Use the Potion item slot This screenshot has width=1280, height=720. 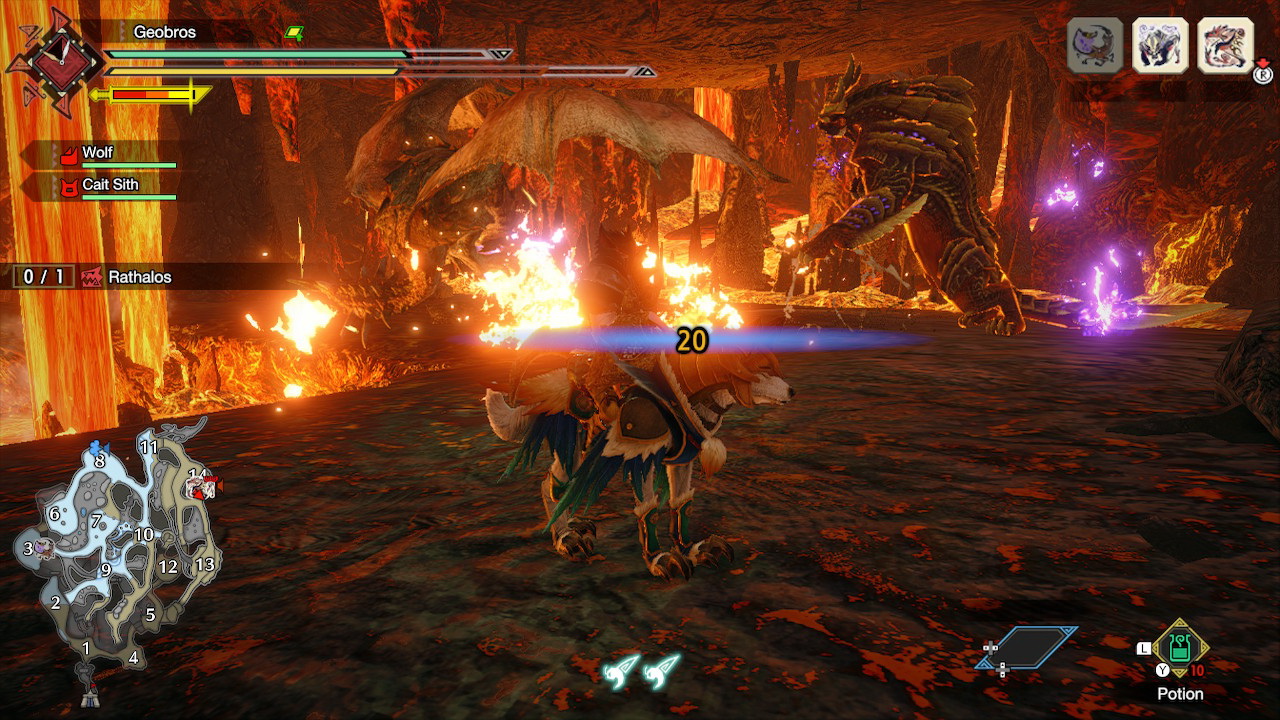click(1180, 649)
